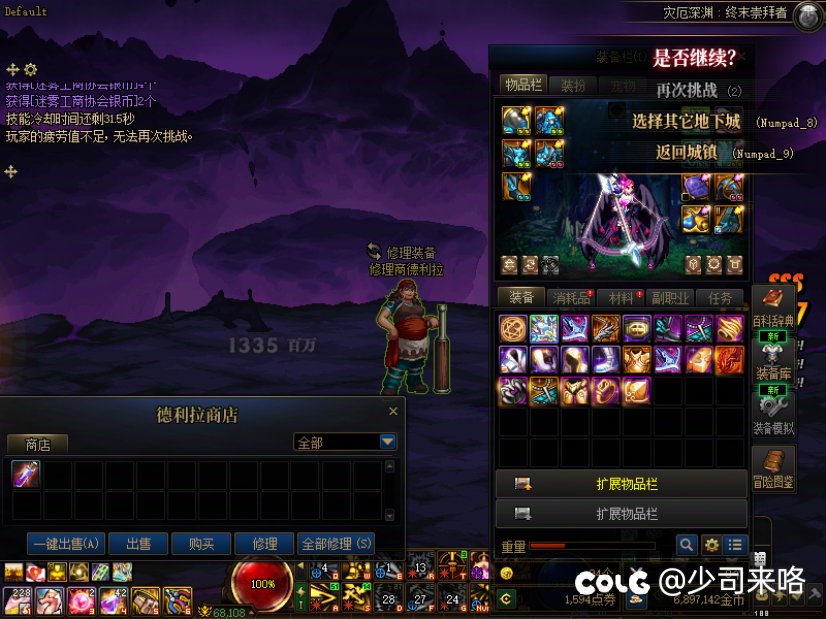The height and width of the screenshot is (619, 826).
Task: Open the 装备模拟 equipment simulator
Action: click(x=773, y=414)
